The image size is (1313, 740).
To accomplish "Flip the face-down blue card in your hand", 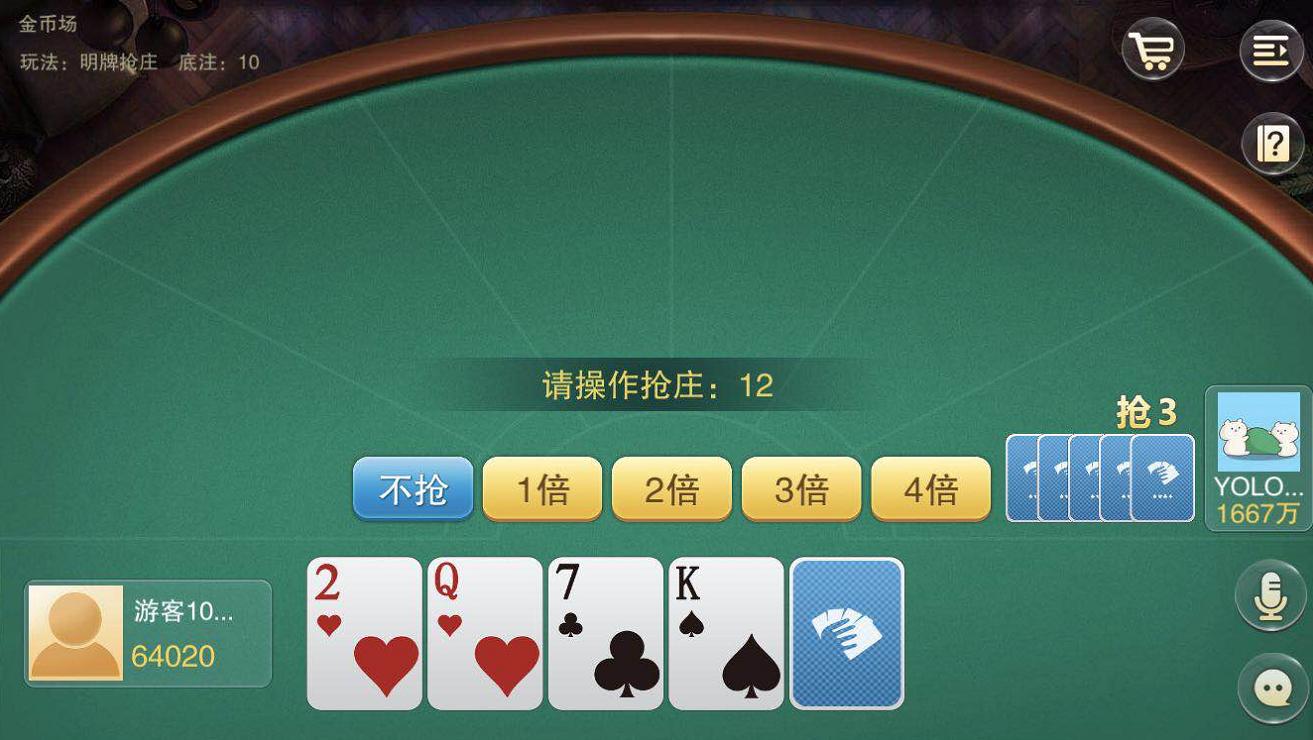I will pos(847,630).
